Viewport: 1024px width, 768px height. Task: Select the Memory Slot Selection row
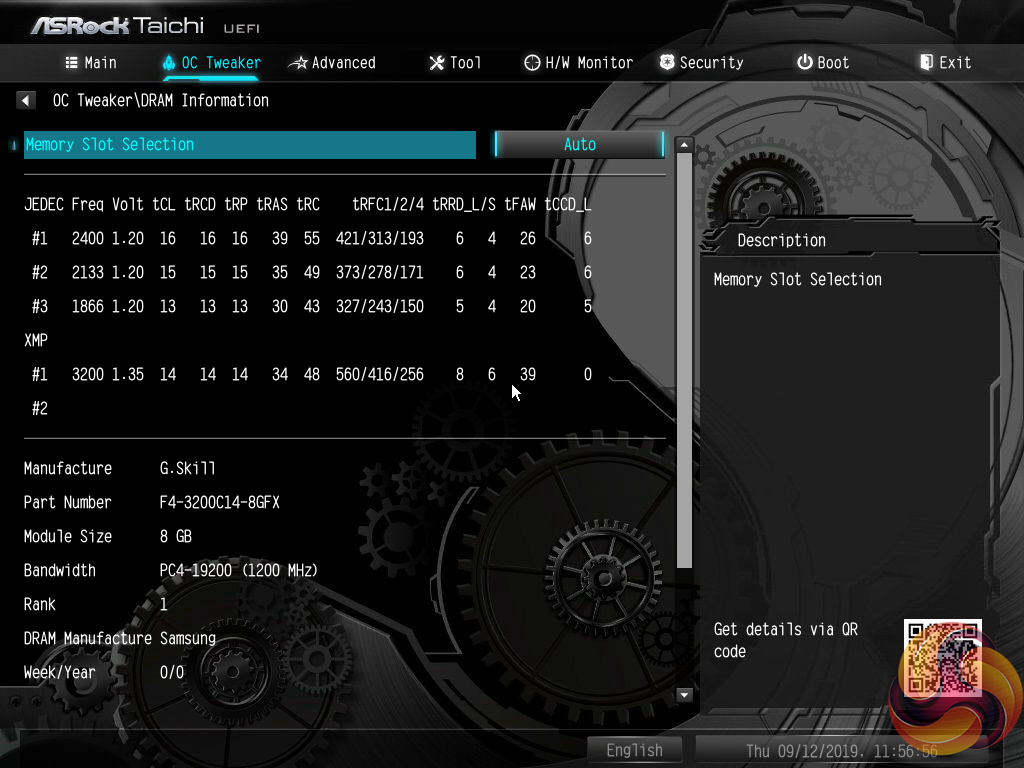tap(250, 144)
